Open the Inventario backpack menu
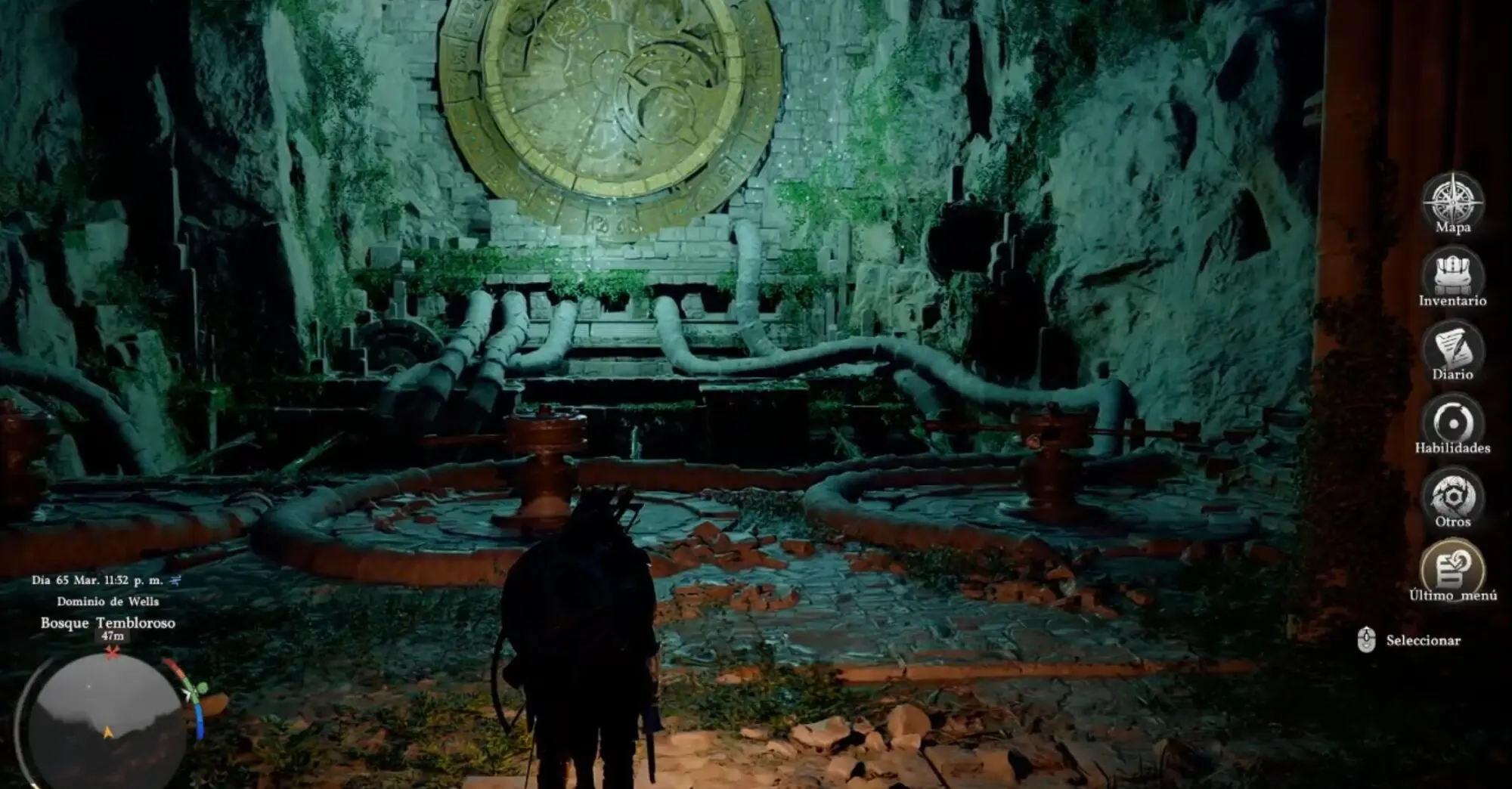 pyautogui.click(x=1452, y=274)
